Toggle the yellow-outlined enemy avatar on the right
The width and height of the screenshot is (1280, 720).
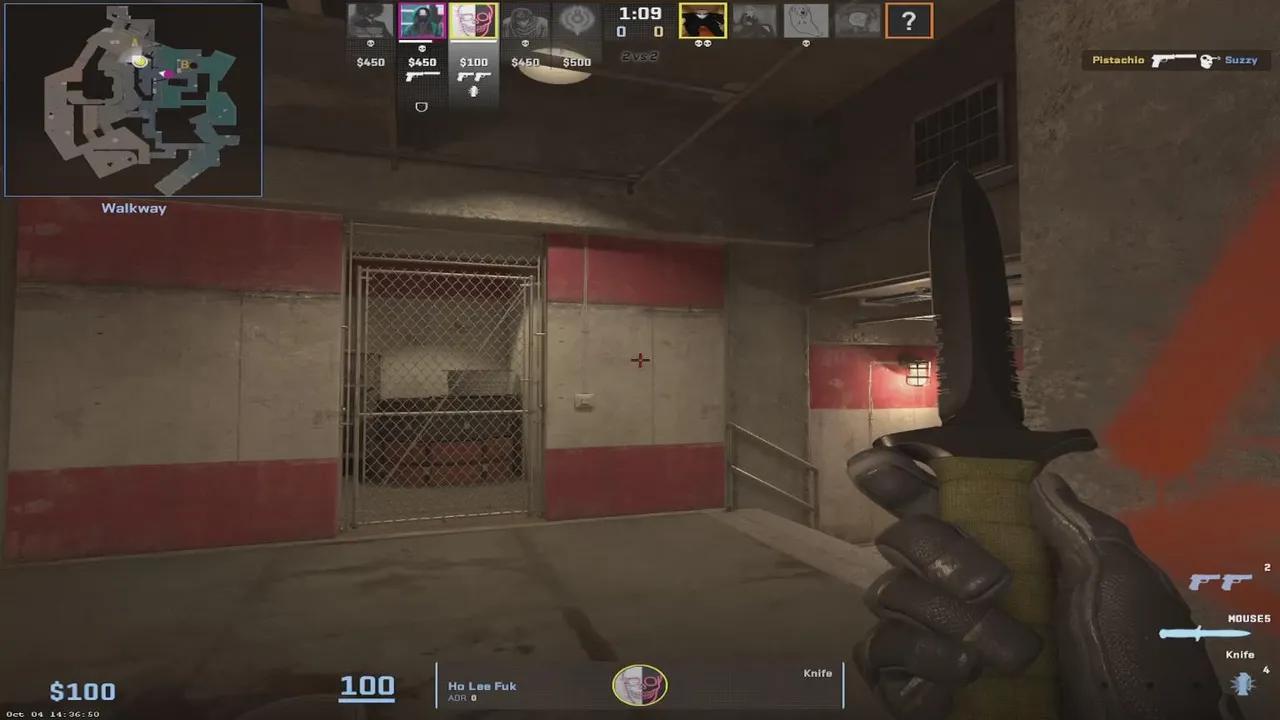click(x=701, y=18)
